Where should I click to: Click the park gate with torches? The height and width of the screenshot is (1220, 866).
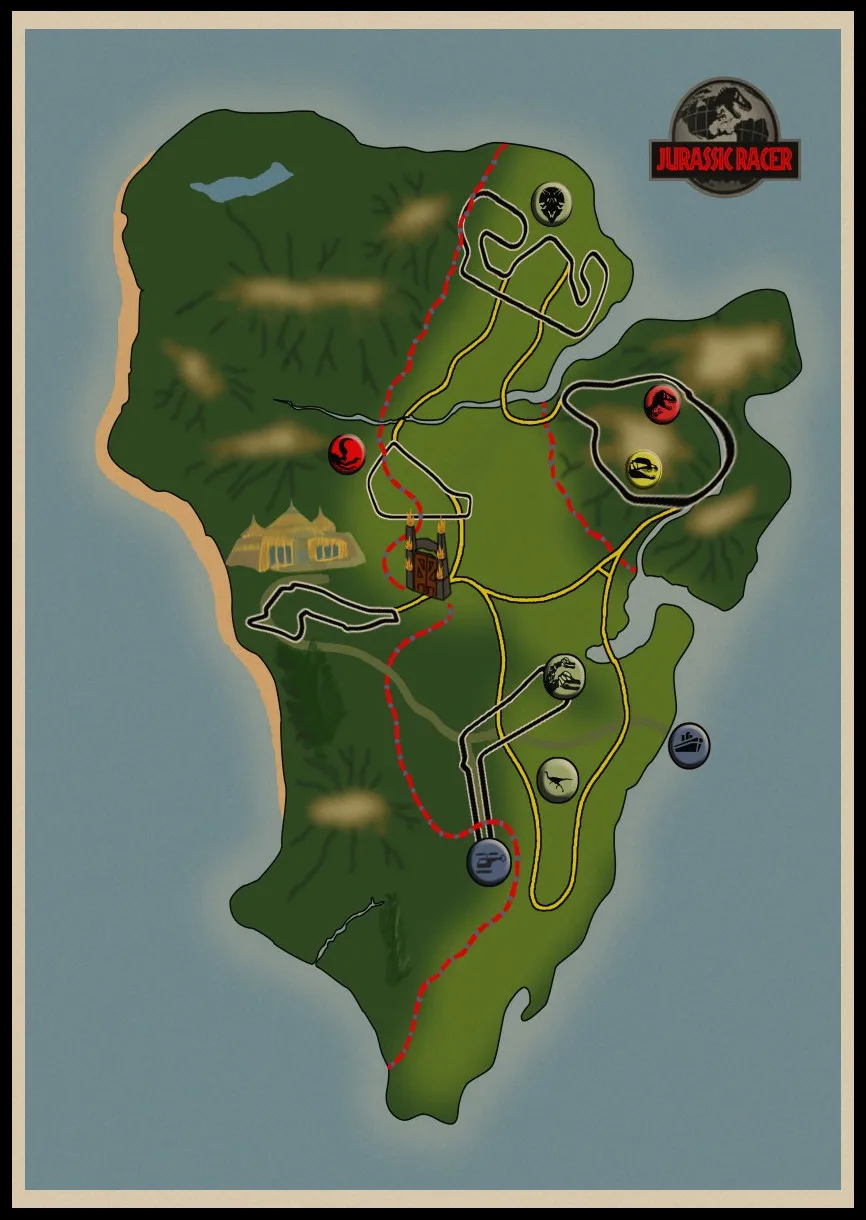(x=426, y=562)
